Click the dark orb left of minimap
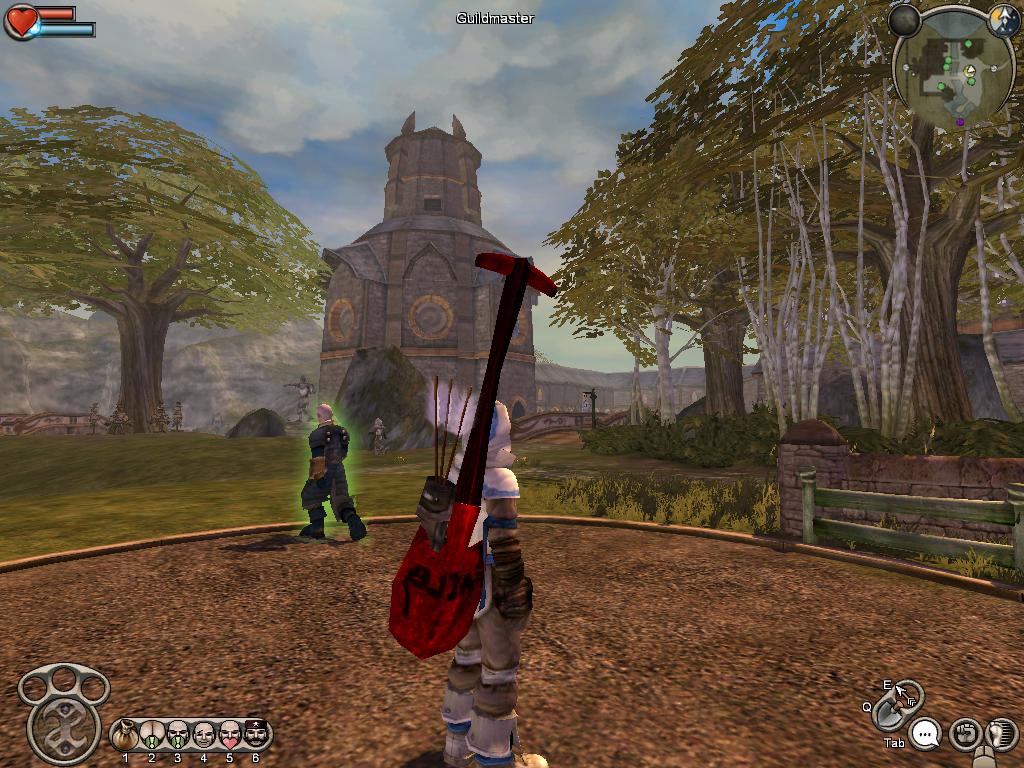 coord(905,20)
